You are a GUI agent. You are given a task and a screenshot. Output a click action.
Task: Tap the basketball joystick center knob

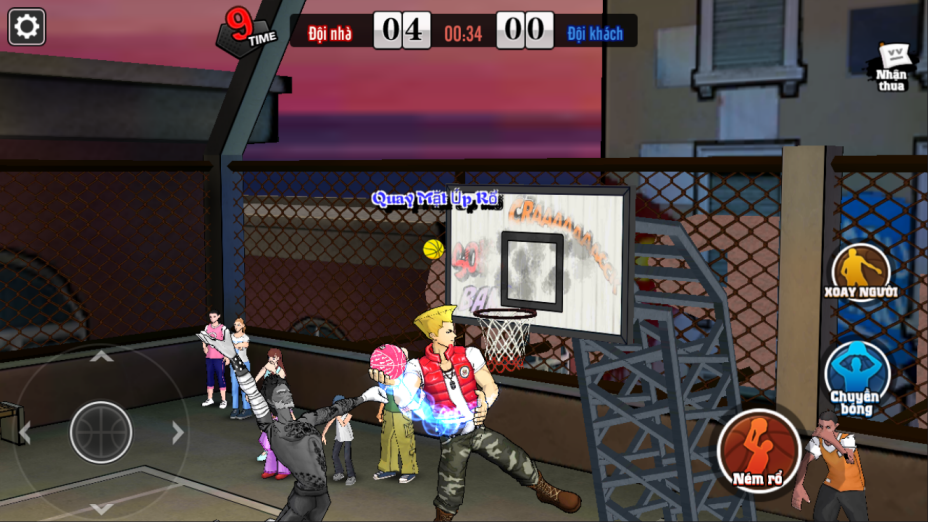point(101,432)
